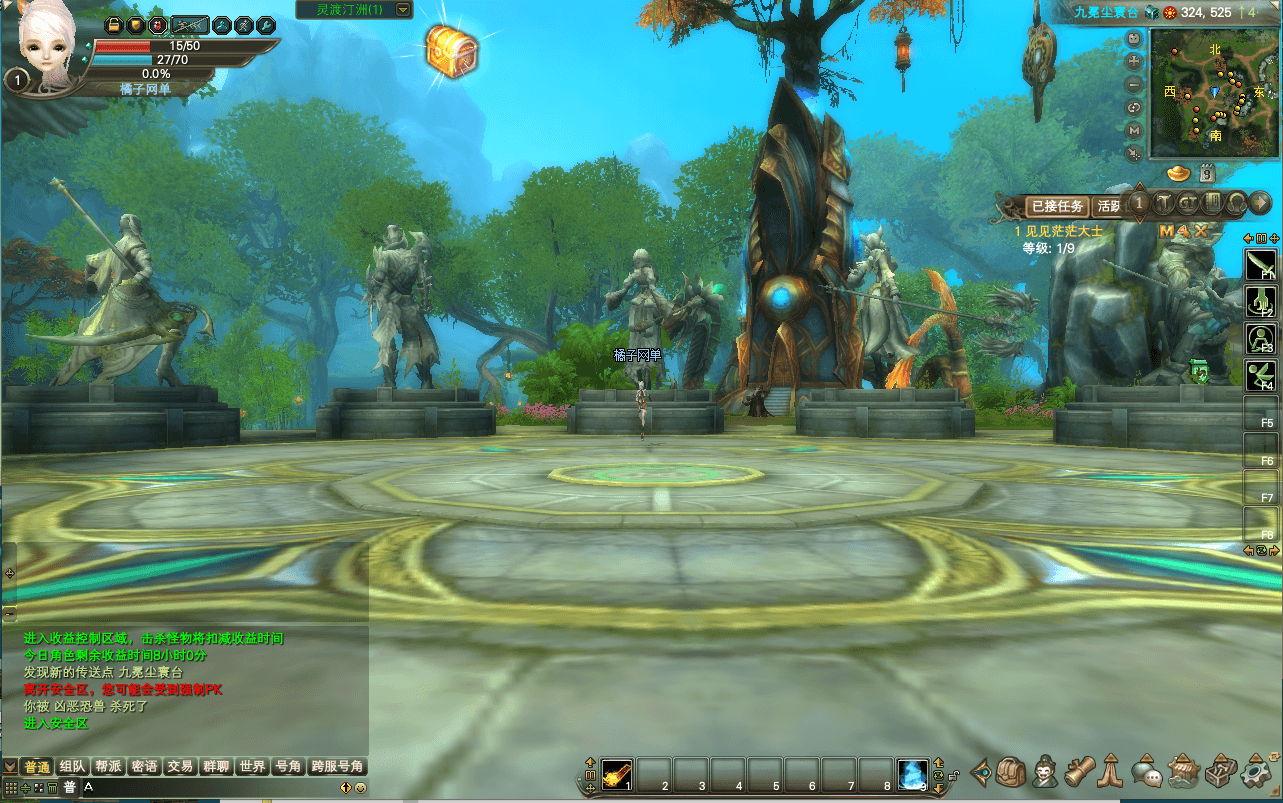Open the quest scroll menu
The height and width of the screenshot is (803, 1283).
tap(1079, 772)
